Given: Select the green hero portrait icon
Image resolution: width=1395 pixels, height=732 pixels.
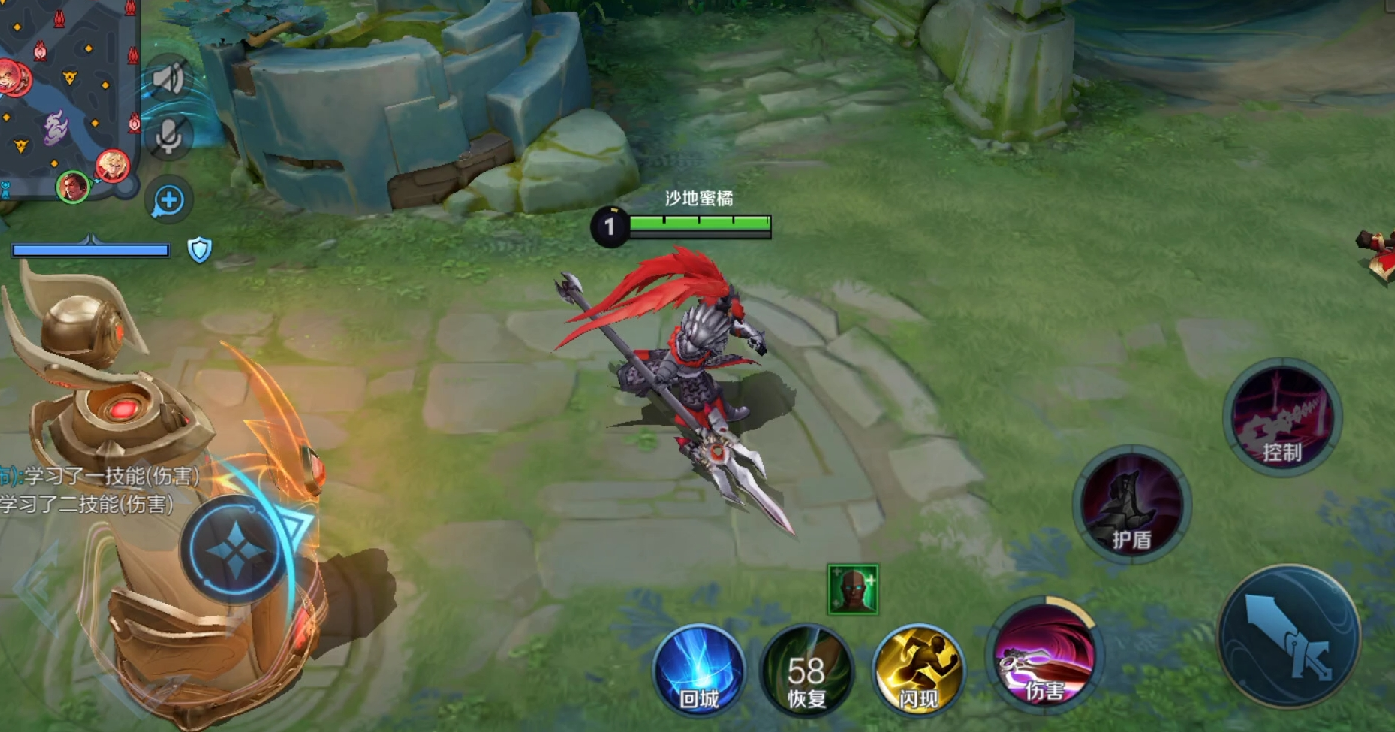Looking at the screenshot, I should 853,589.
